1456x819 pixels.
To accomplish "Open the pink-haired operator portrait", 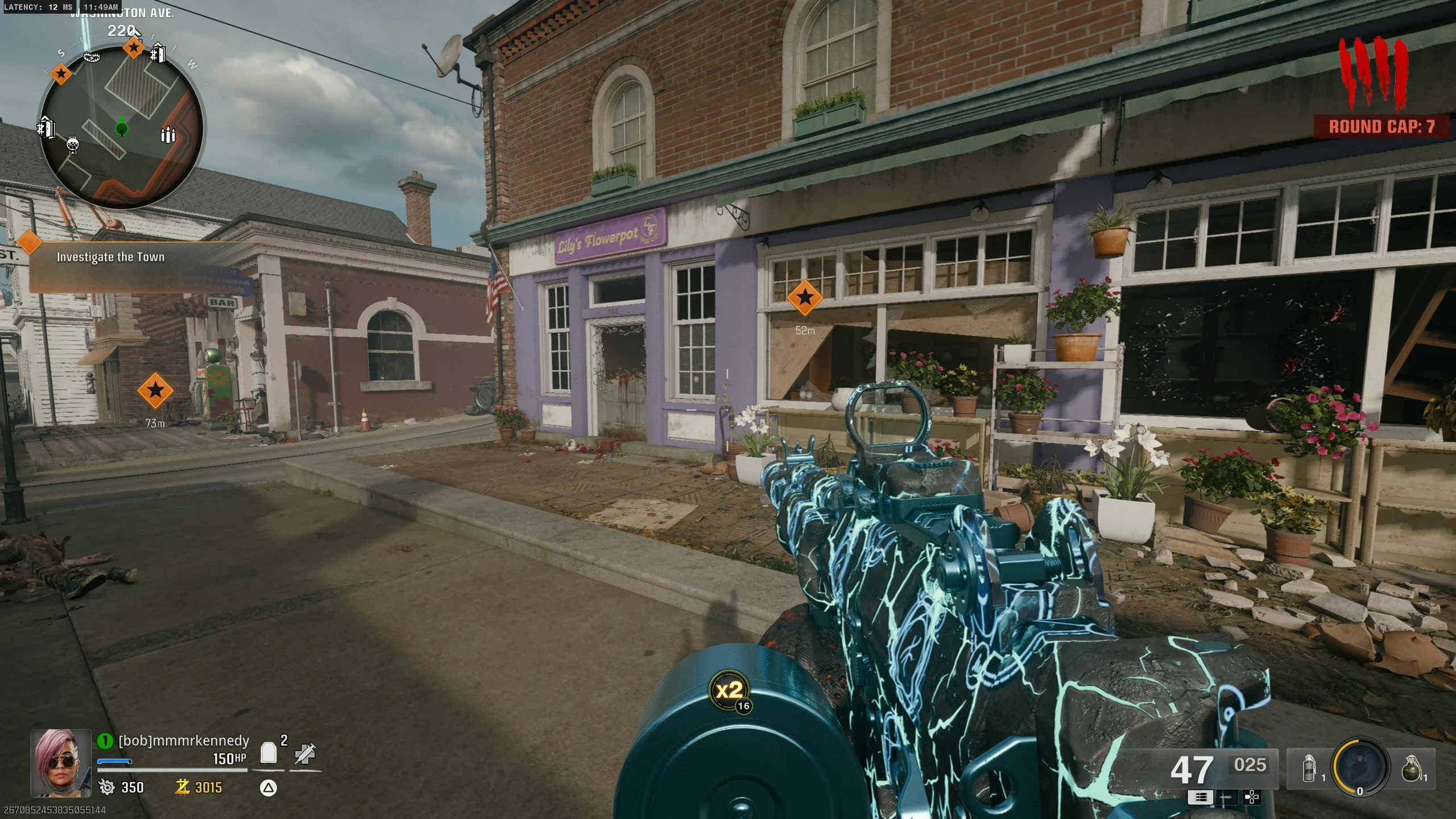I will [x=61, y=763].
